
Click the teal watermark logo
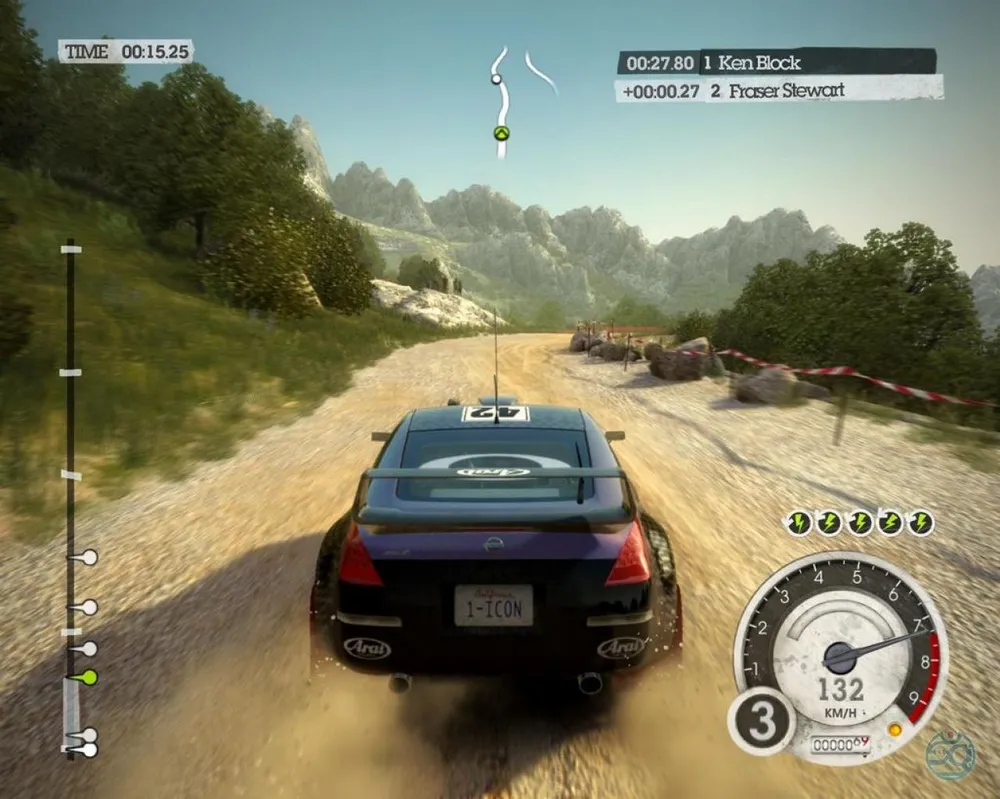949,756
